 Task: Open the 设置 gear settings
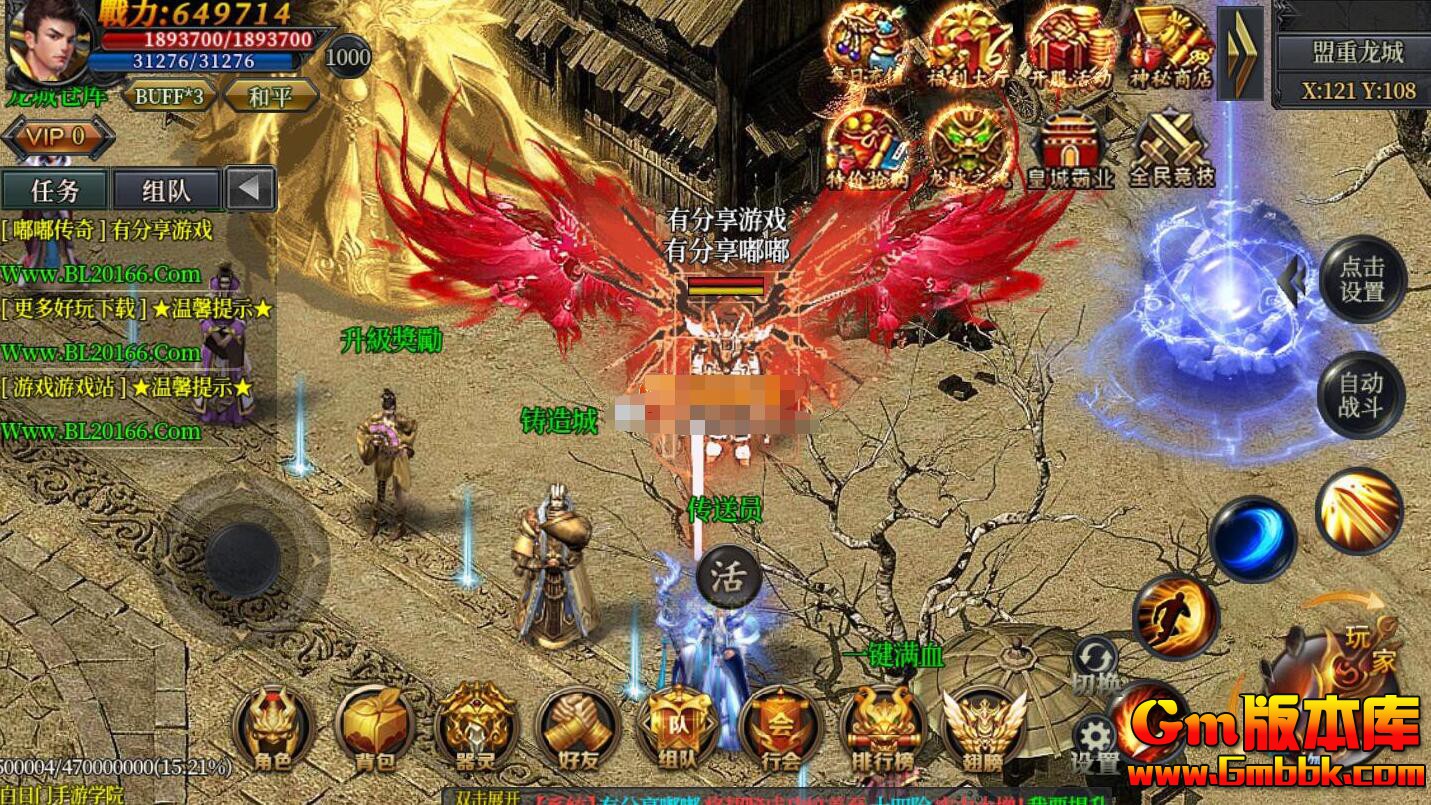pyautogui.click(x=1095, y=741)
